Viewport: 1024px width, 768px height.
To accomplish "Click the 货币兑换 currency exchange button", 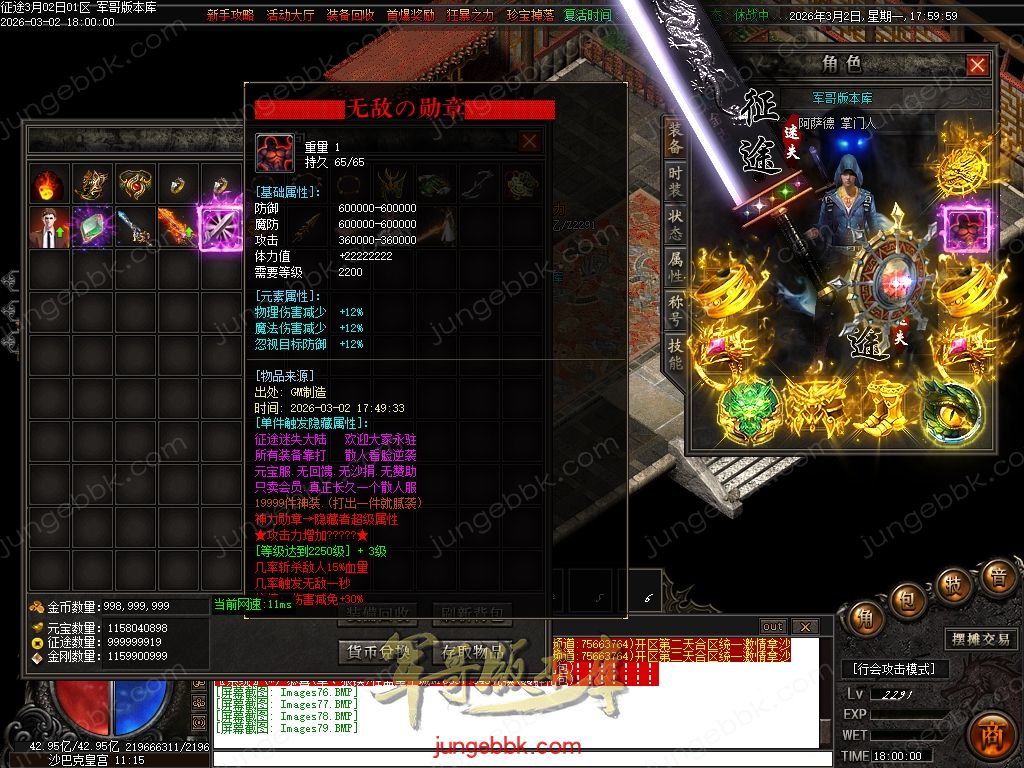I will pyautogui.click(x=377, y=651).
